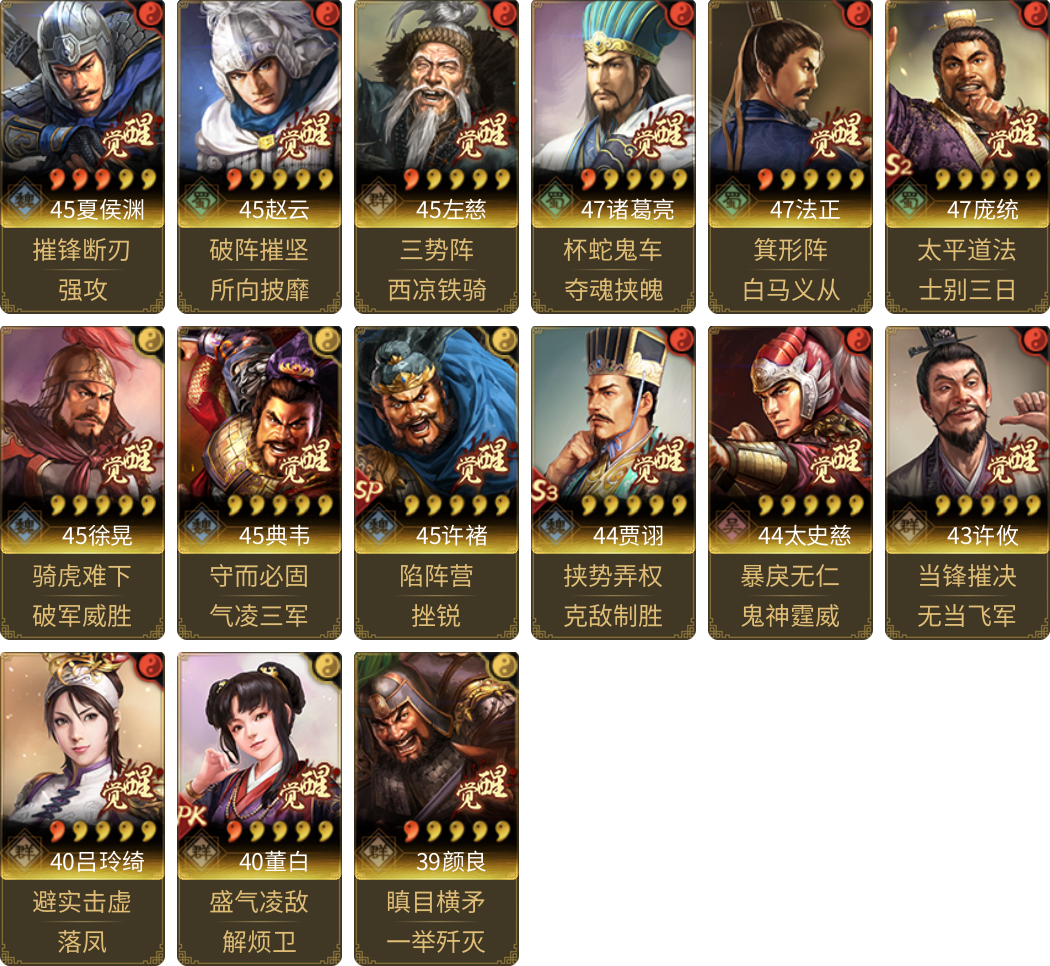Open the 董白 hero card

[x=259, y=762]
